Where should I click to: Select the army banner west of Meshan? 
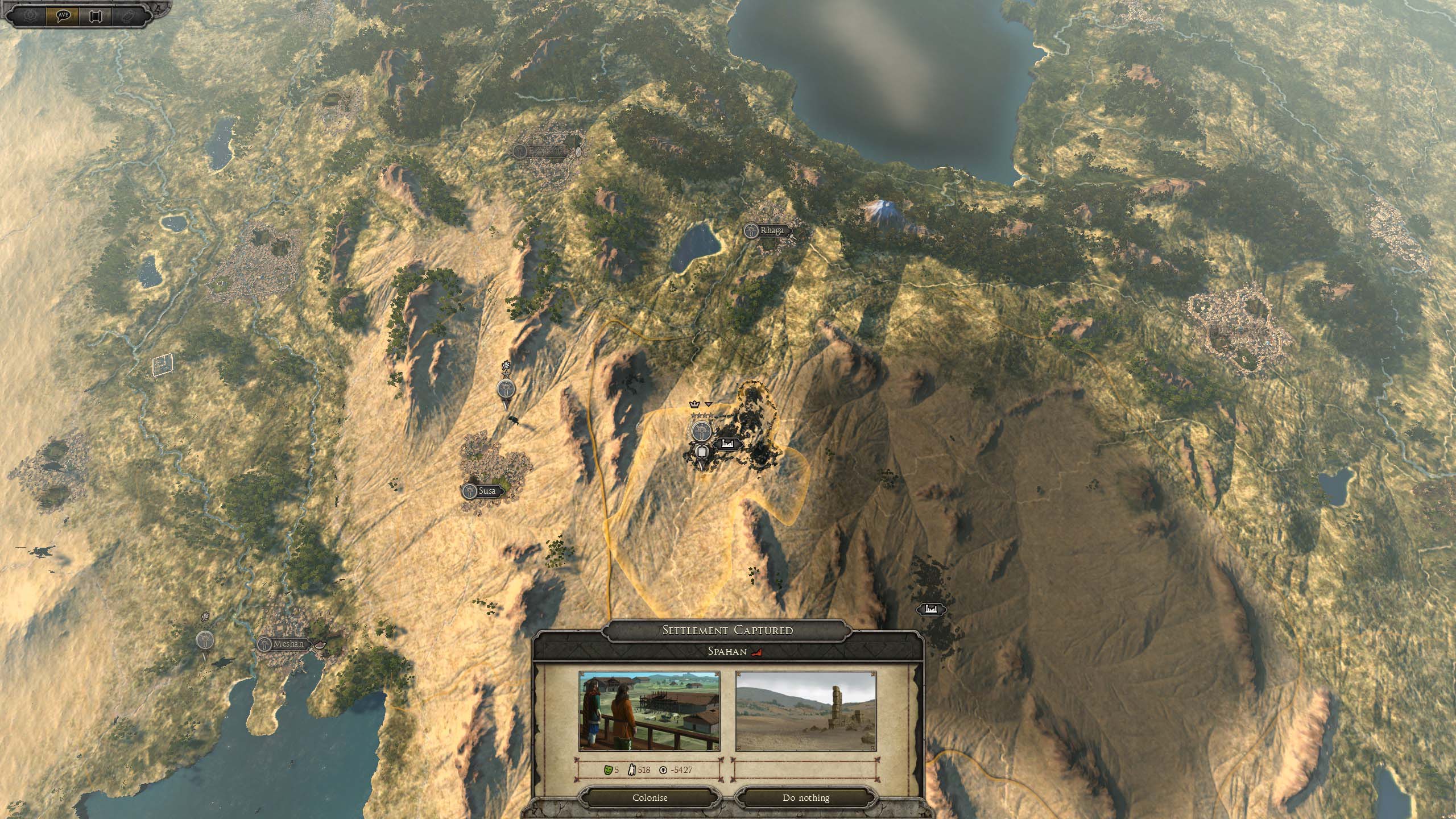coord(205,640)
